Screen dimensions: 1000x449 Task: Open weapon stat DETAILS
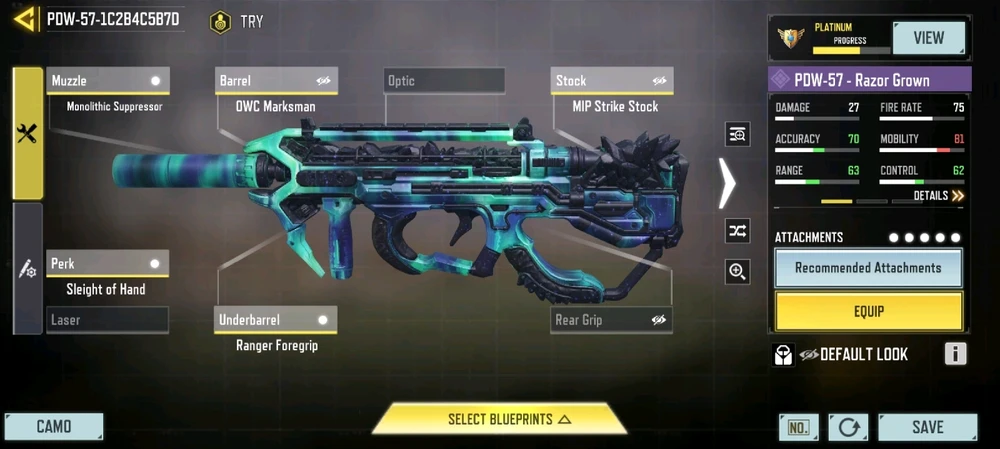(938, 196)
